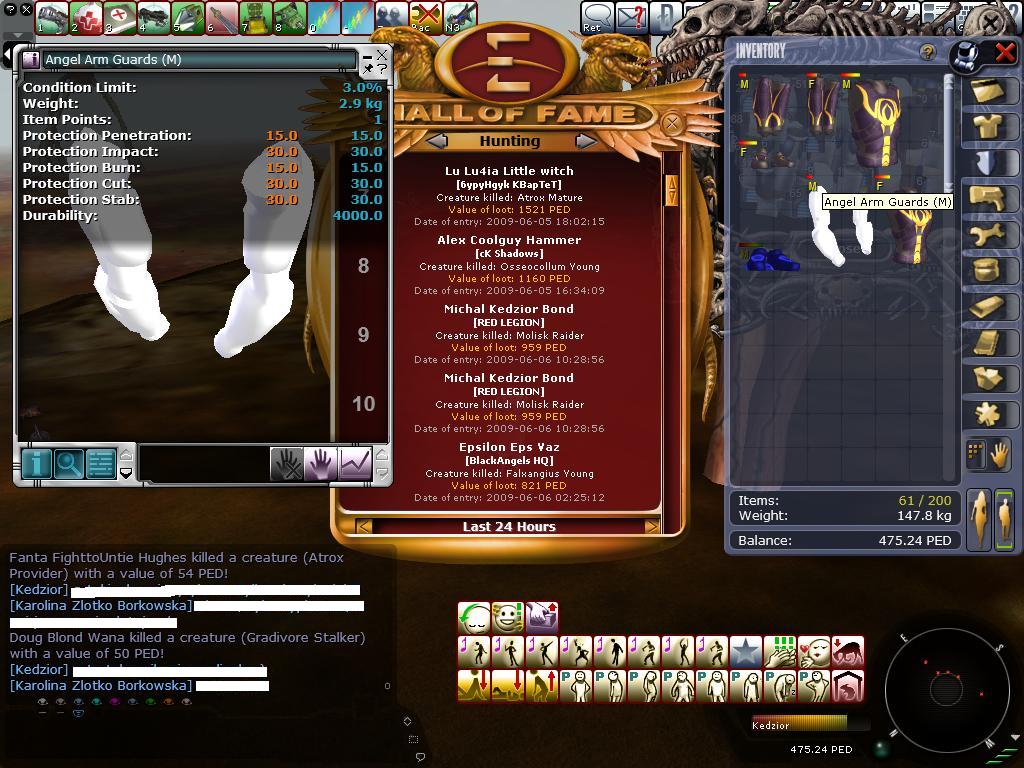Open the mail envelope icon
The height and width of the screenshot is (768, 1024).
click(632, 17)
